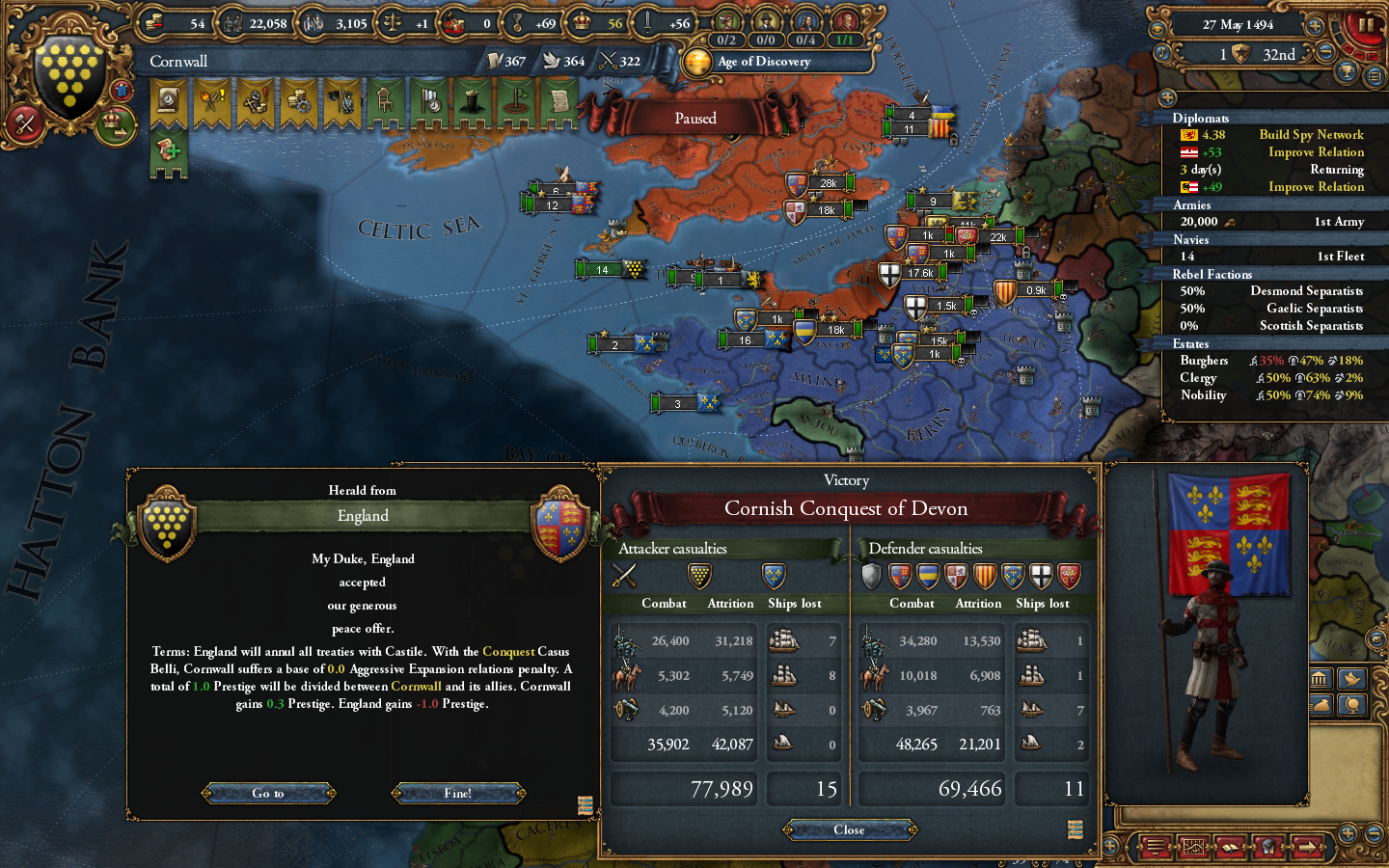The width and height of the screenshot is (1389, 868).
Task: Toggle the spectator eye icon near the date
Action: [x=1157, y=29]
